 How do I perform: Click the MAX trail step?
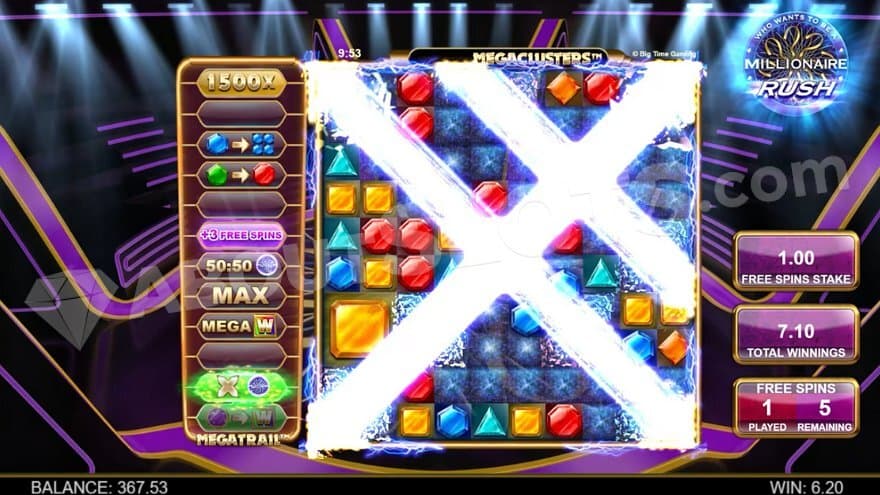pyautogui.click(x=241, y=296)
